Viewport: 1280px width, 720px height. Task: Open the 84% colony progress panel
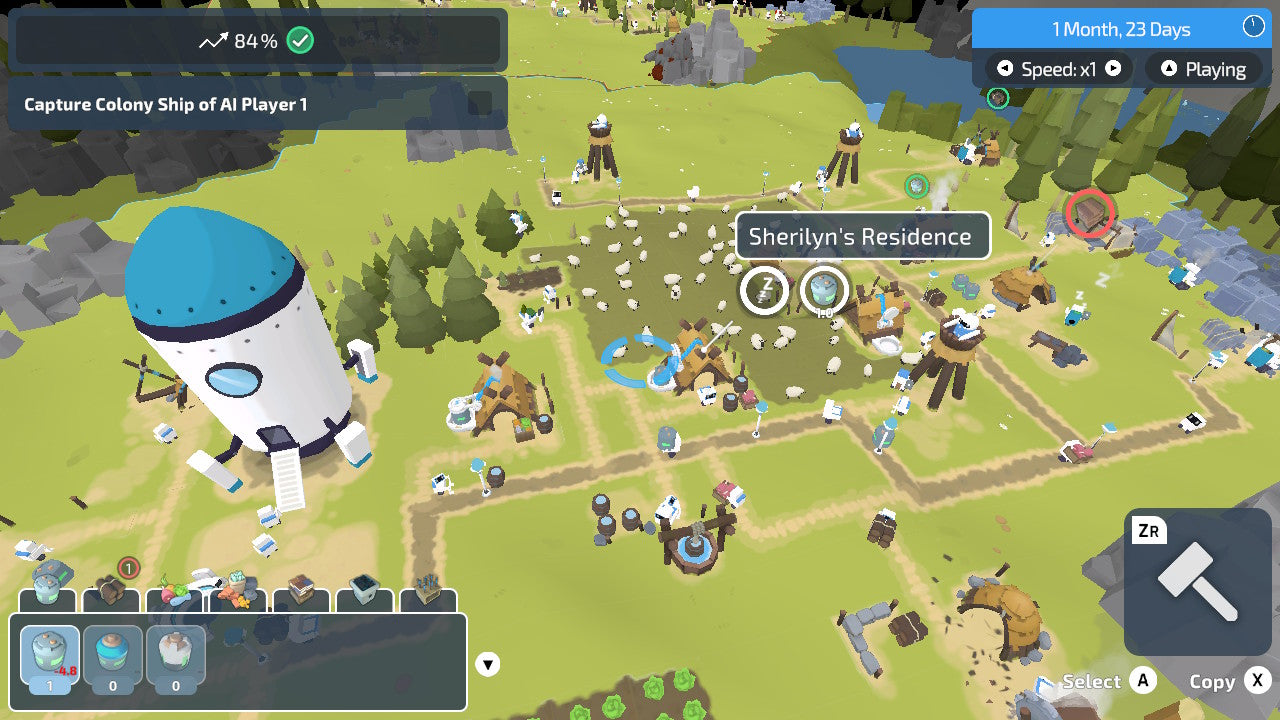click(x=257, y=41)
